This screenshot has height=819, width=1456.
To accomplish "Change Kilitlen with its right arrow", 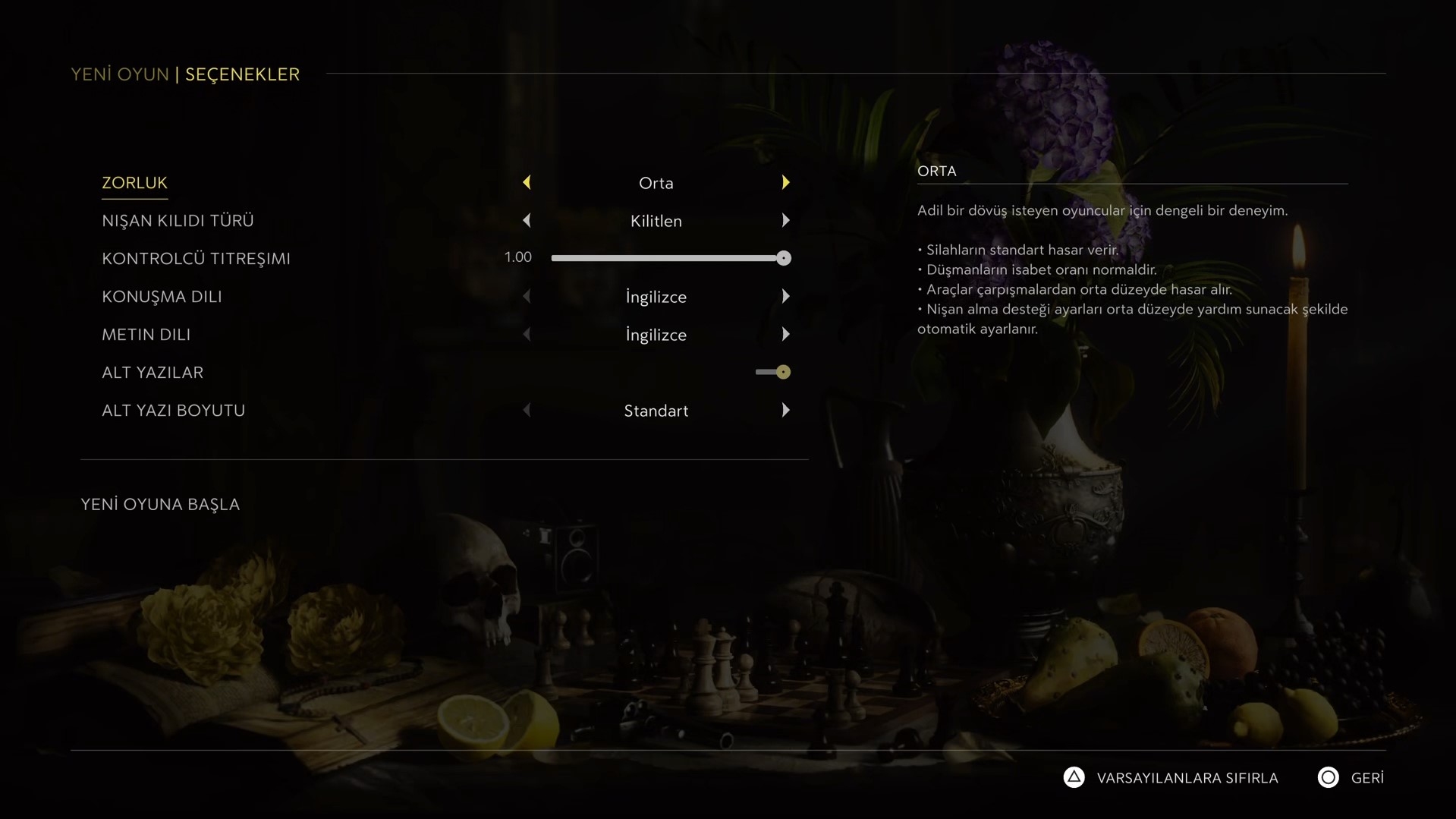I will coord(785,221).
